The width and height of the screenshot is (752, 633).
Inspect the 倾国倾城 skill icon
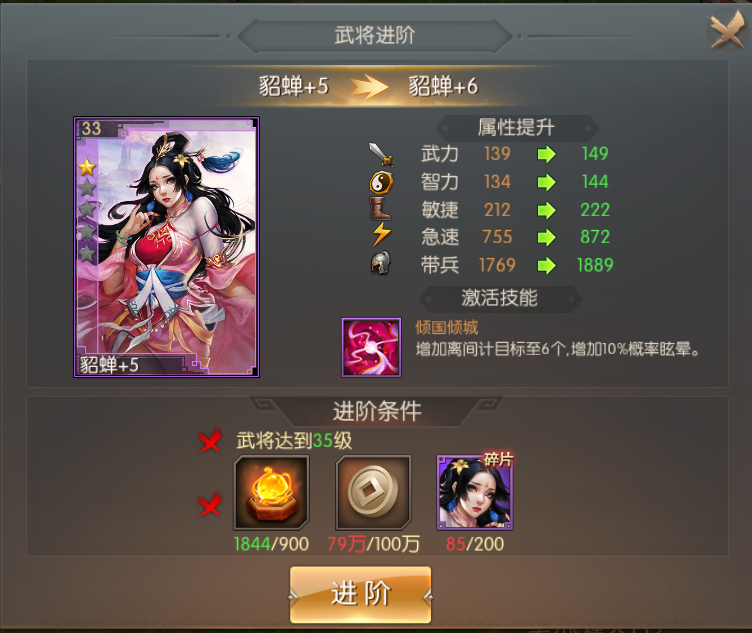coord(371,347)
